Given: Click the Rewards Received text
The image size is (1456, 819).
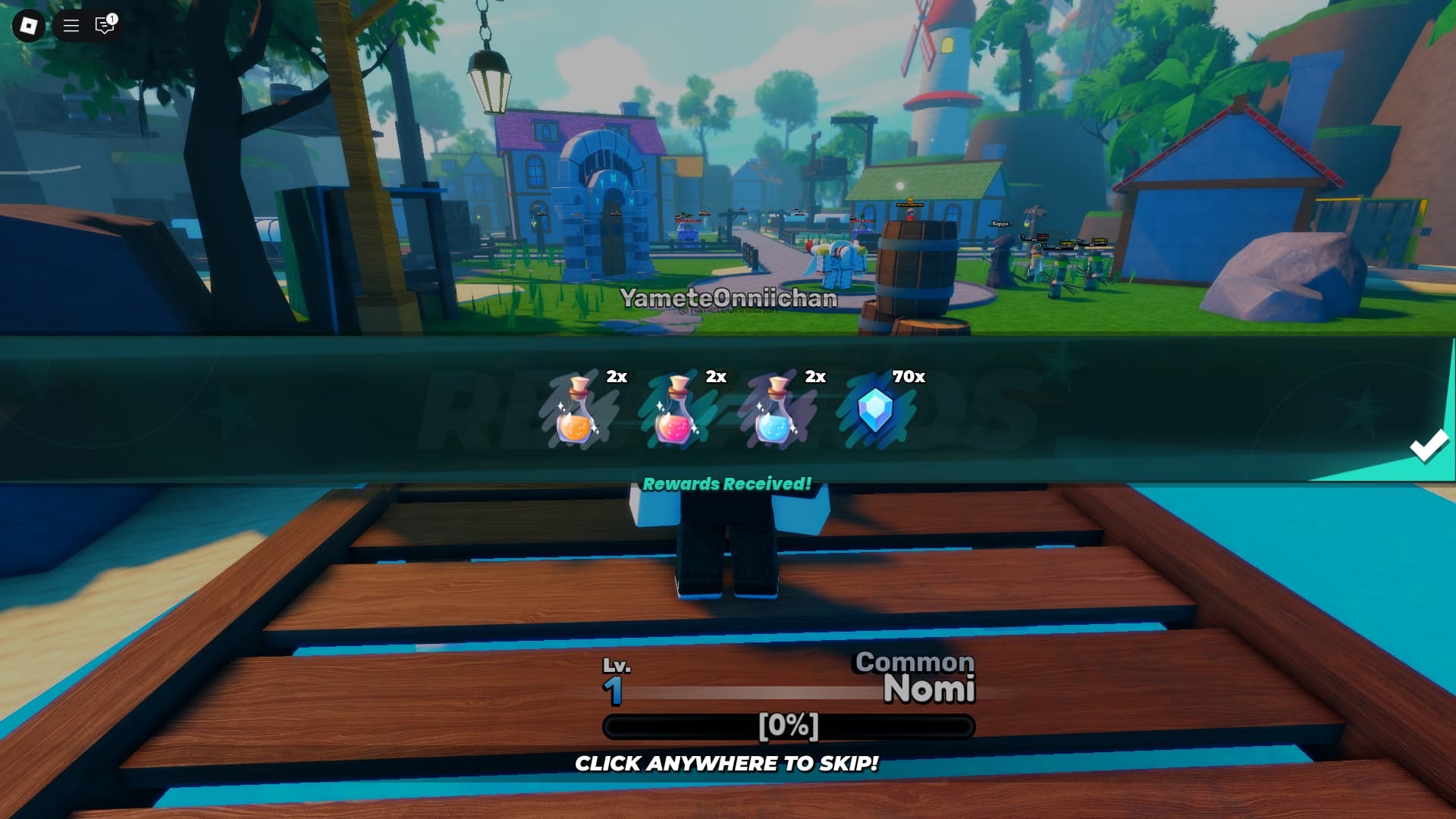Looking at the screenshot, I should [727, 481].
